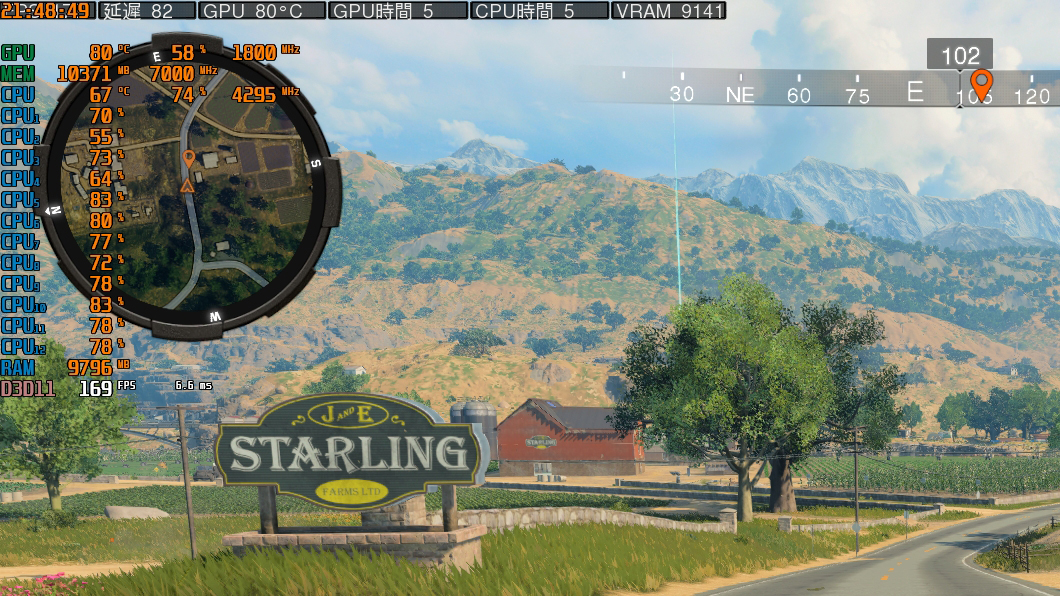The height and width of the screenshot is (596, 1060).
Task: Select the orange waypoint pin on the minimap
Action: point(188,158)
